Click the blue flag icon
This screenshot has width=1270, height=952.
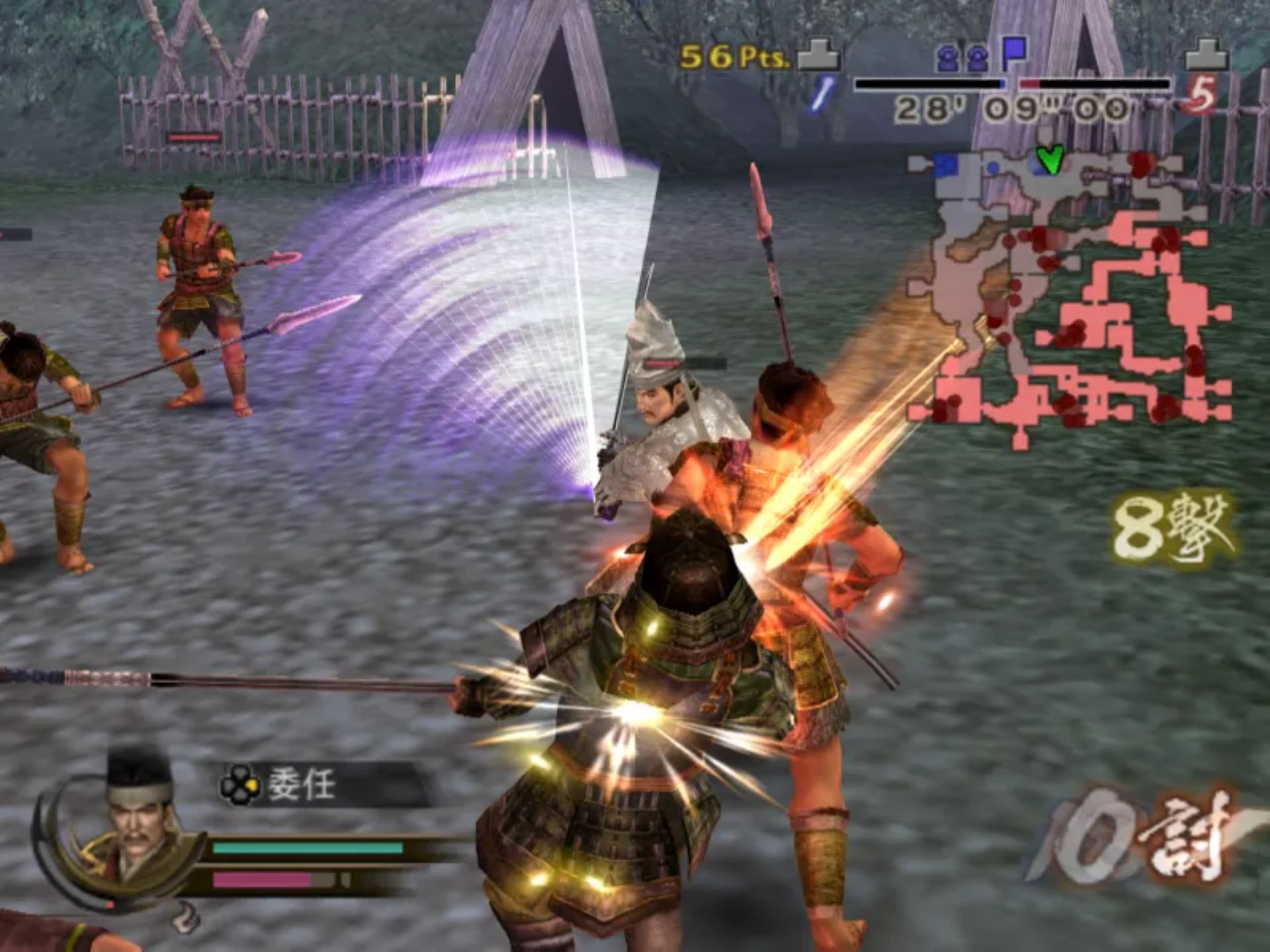[1013, 54]
